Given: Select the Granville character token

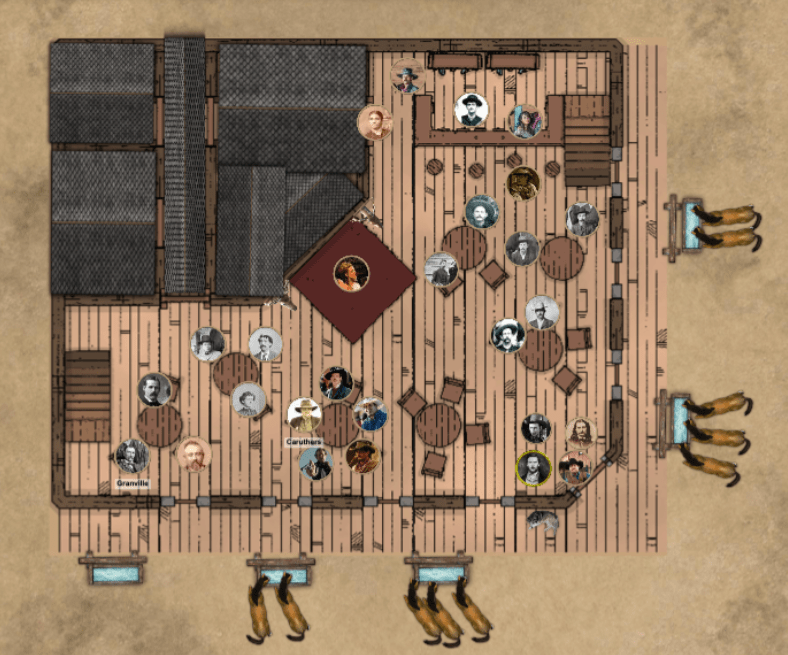Looking at the screenshot, I should point(132,456).
